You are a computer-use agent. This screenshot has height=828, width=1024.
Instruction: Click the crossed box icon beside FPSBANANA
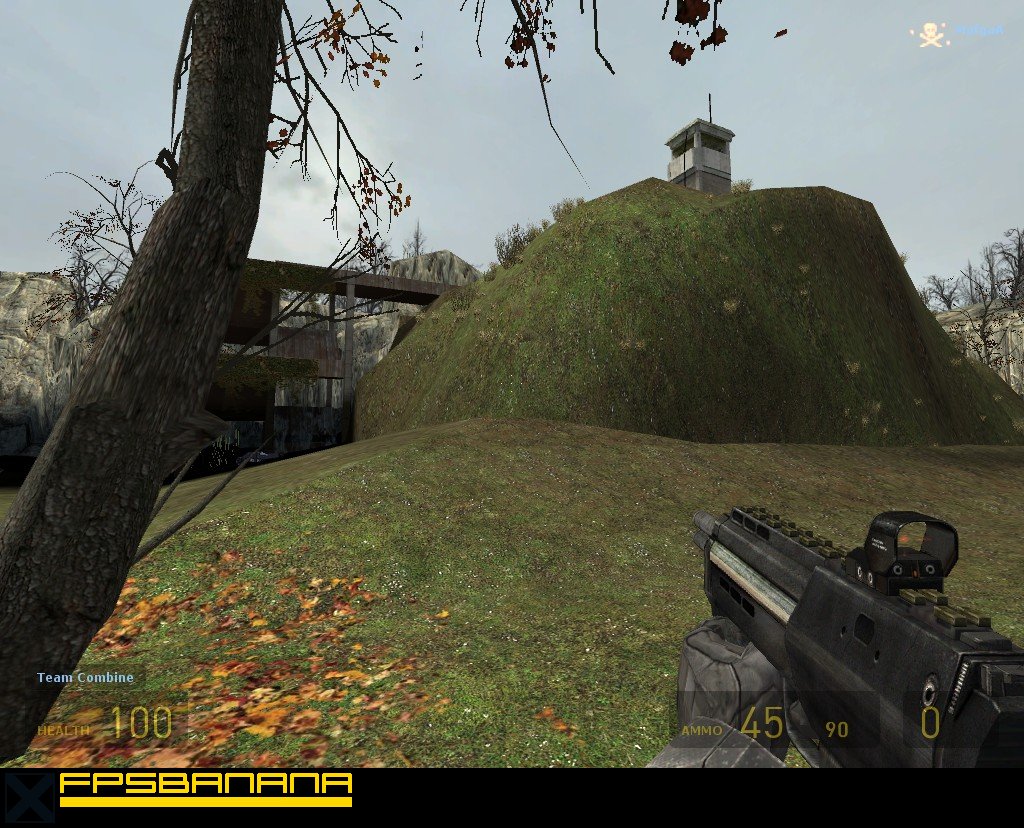[28, 796]
